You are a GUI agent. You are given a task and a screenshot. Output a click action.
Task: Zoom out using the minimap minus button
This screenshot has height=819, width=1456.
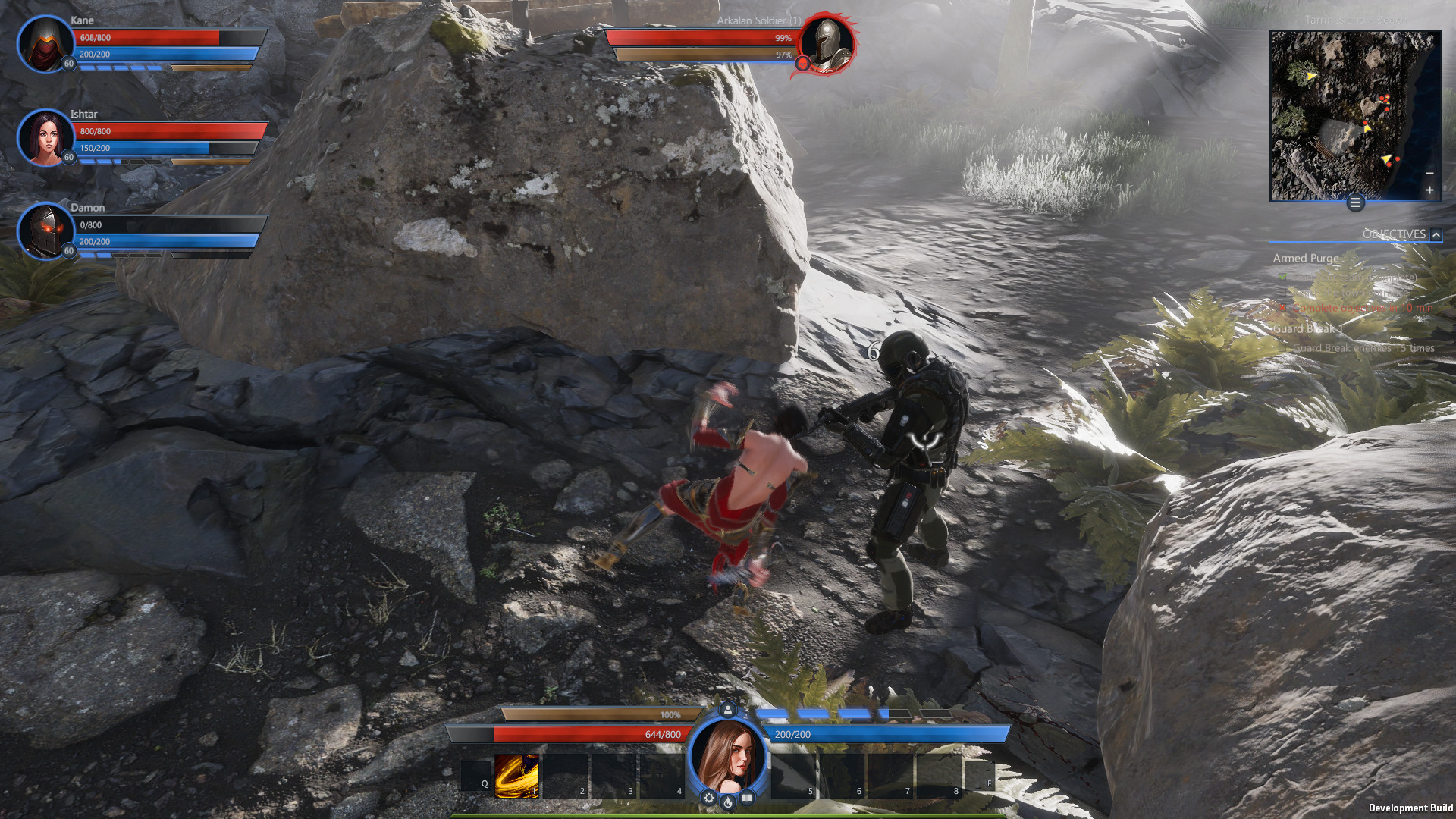point(1430,173)
